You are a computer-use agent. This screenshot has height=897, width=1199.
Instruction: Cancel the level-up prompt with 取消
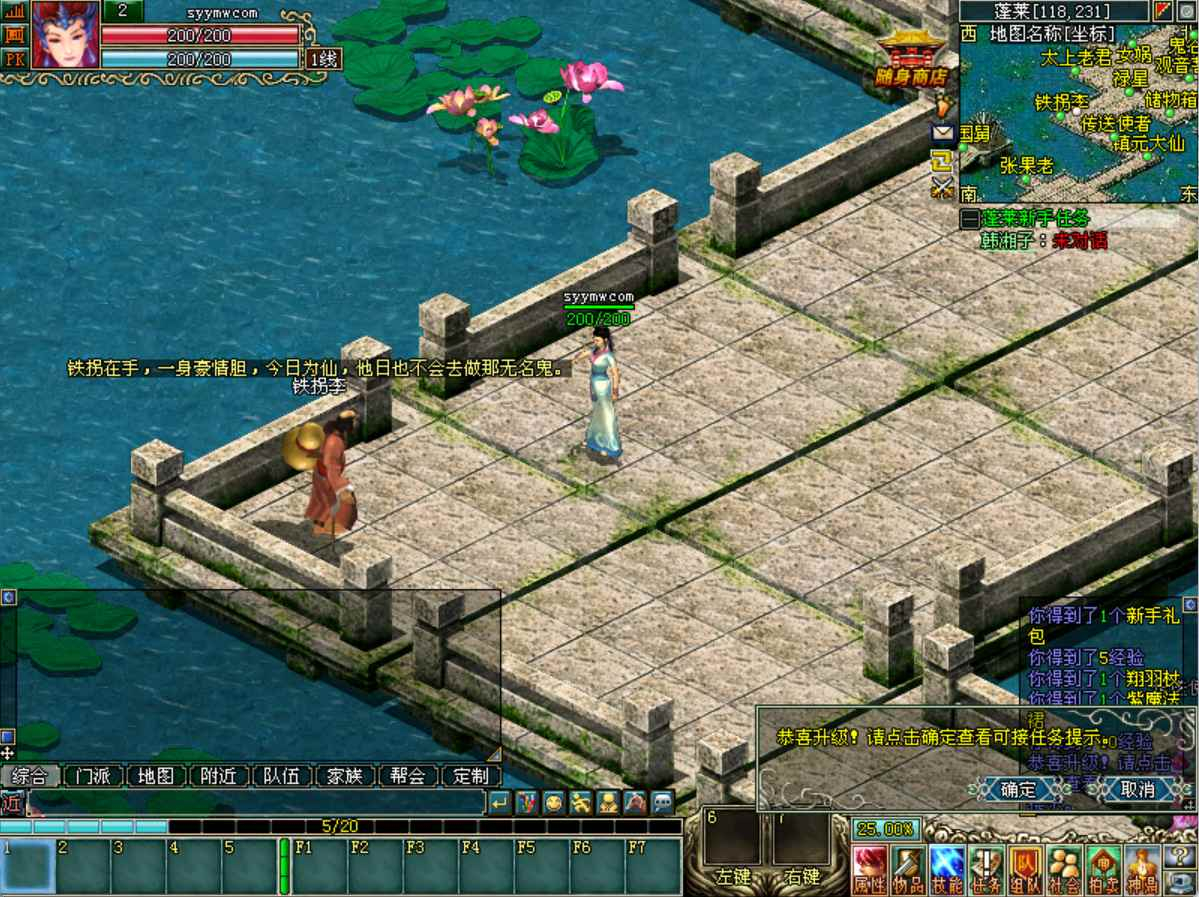(x=1138, y=789)
